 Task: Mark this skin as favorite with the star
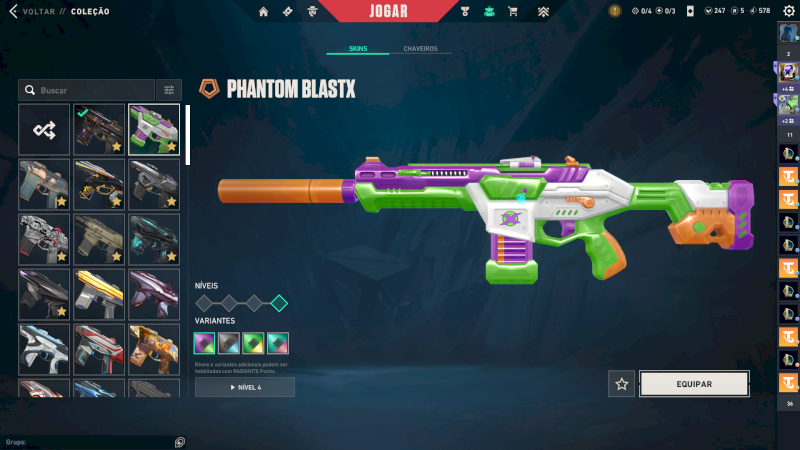click(x=622, y=383)
